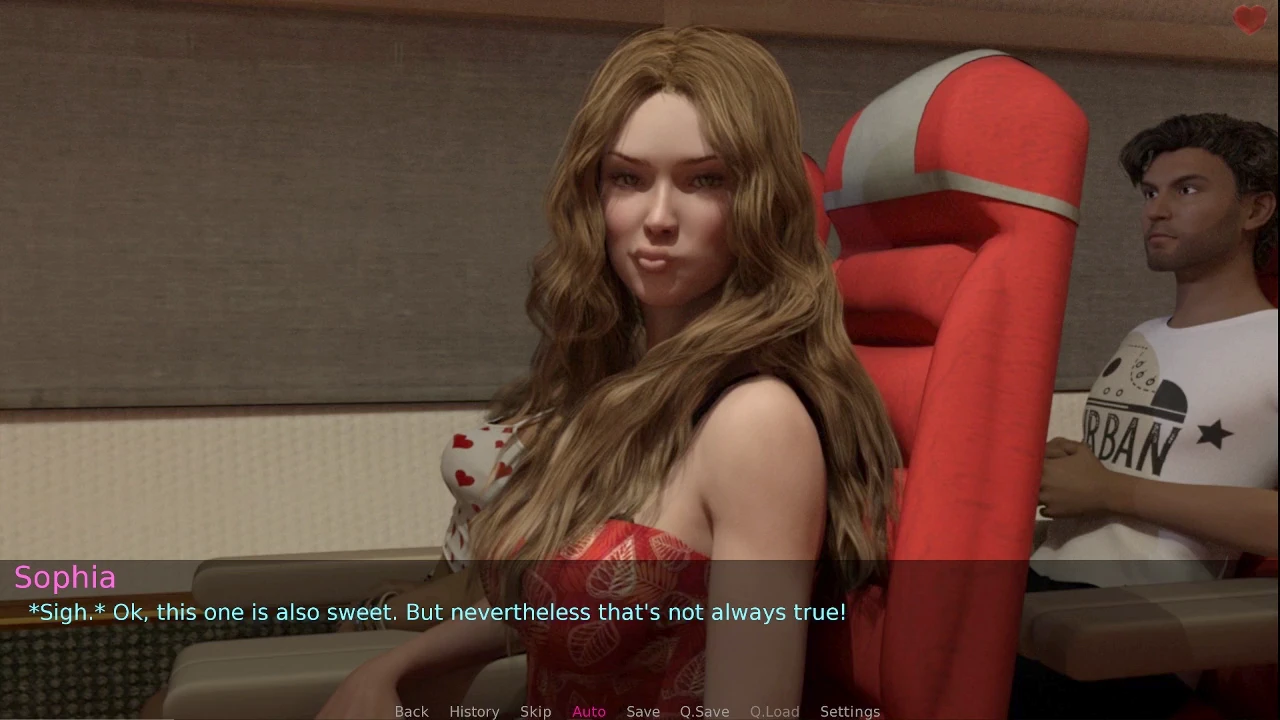Open the History log

474,711
